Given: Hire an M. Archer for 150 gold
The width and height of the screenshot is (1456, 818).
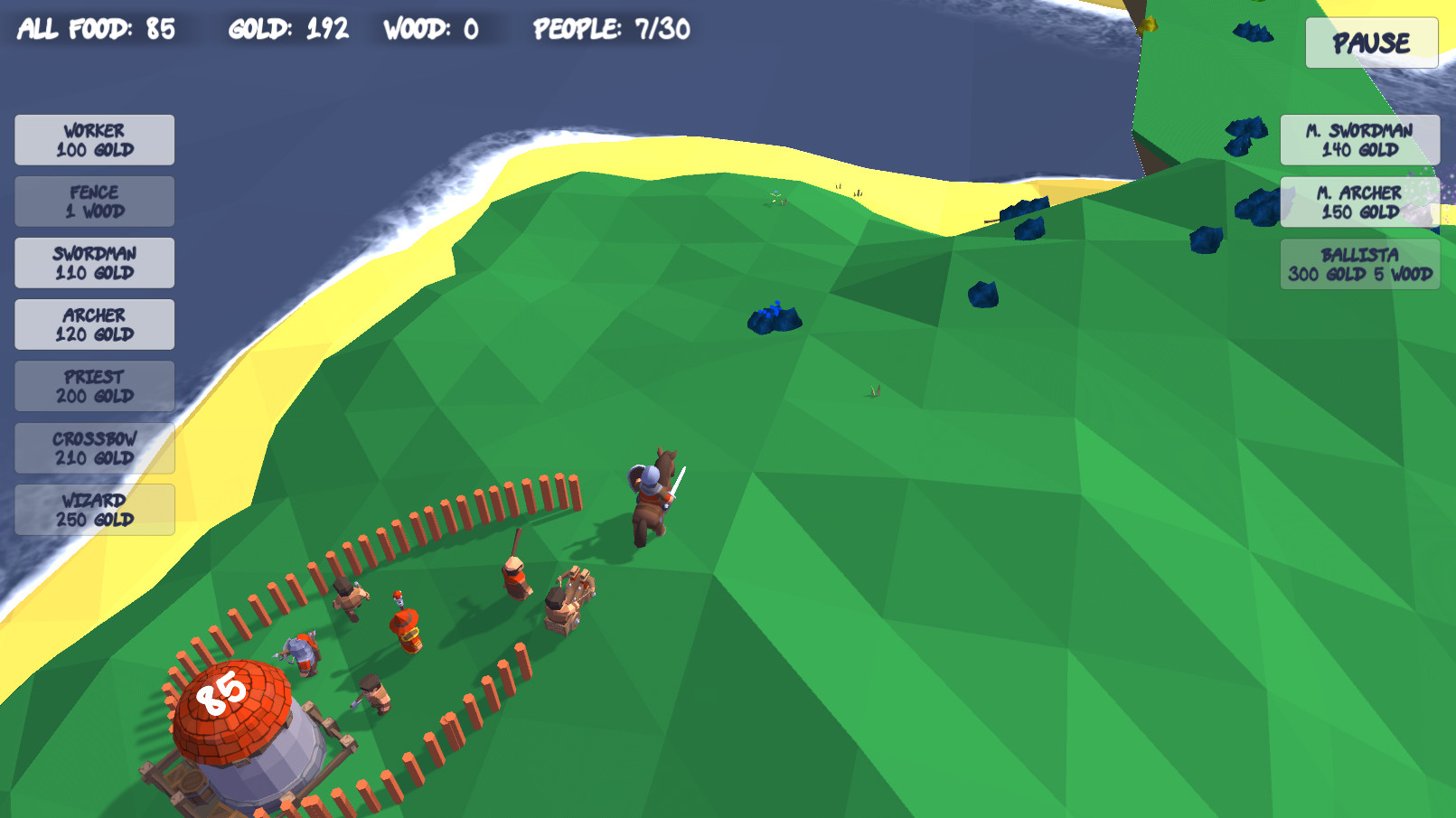Looking at the screenshot, I should (x=1359, y=201).
